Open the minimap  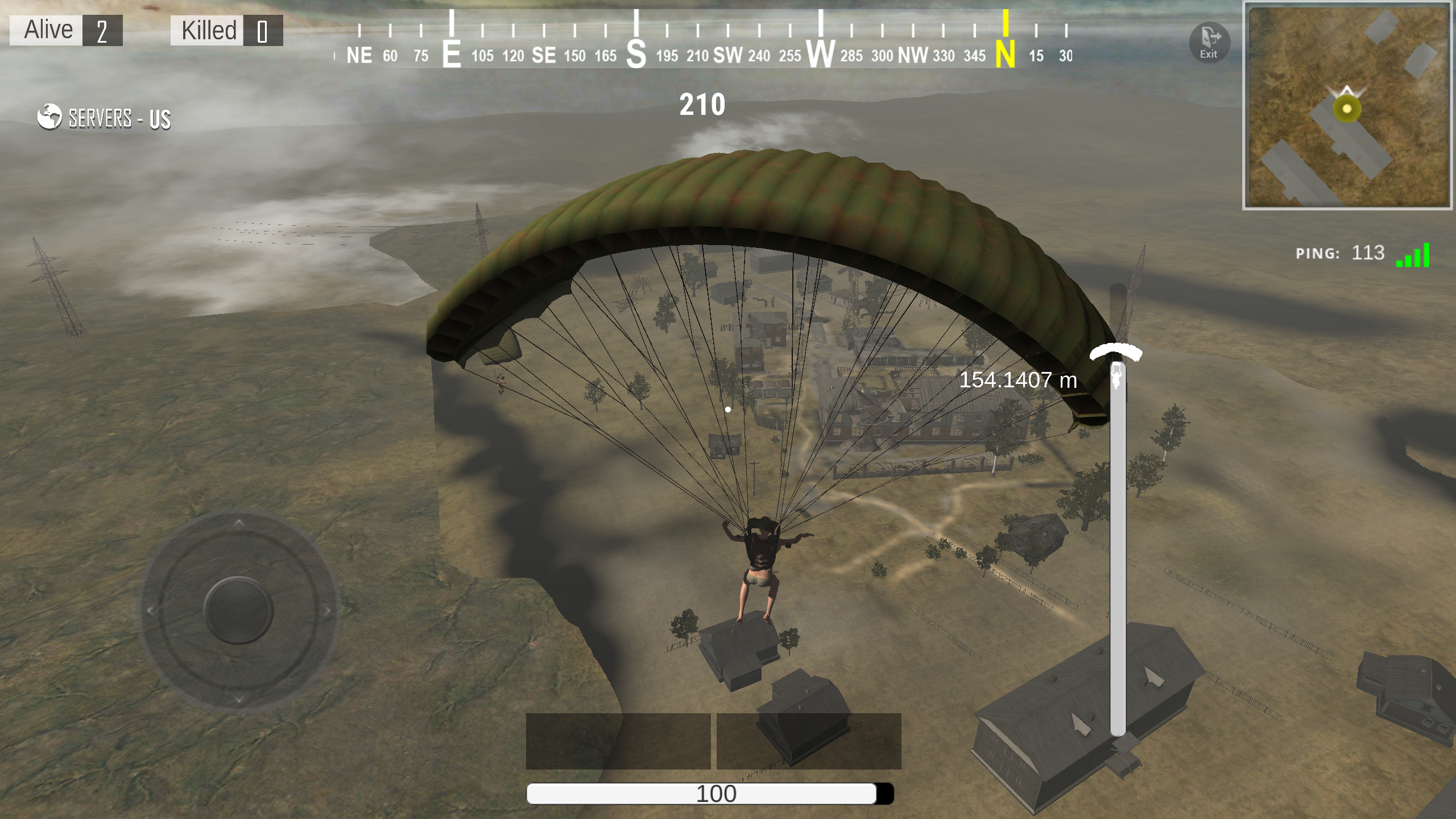[1347, 106]
